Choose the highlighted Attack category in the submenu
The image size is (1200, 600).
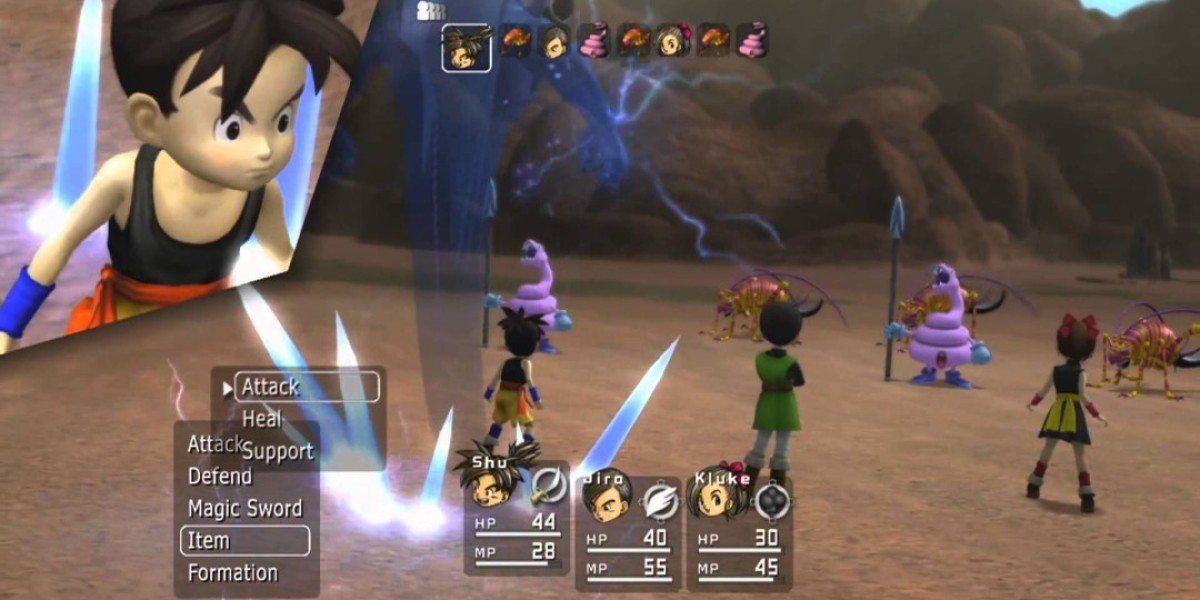tap(306, 386)
